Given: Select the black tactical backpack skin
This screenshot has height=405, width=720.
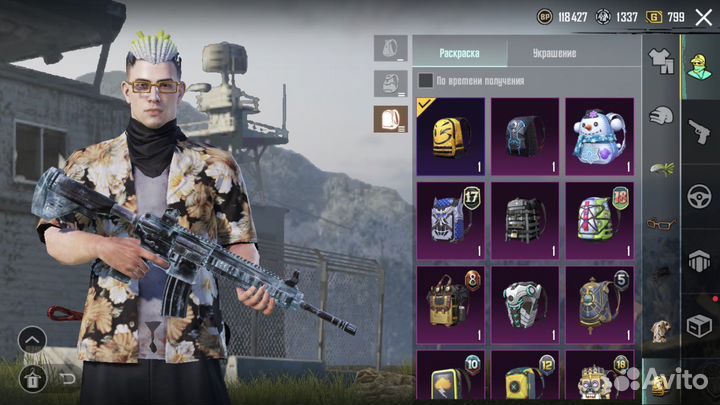Looking at the screenshot, I should tap(525, 219).
